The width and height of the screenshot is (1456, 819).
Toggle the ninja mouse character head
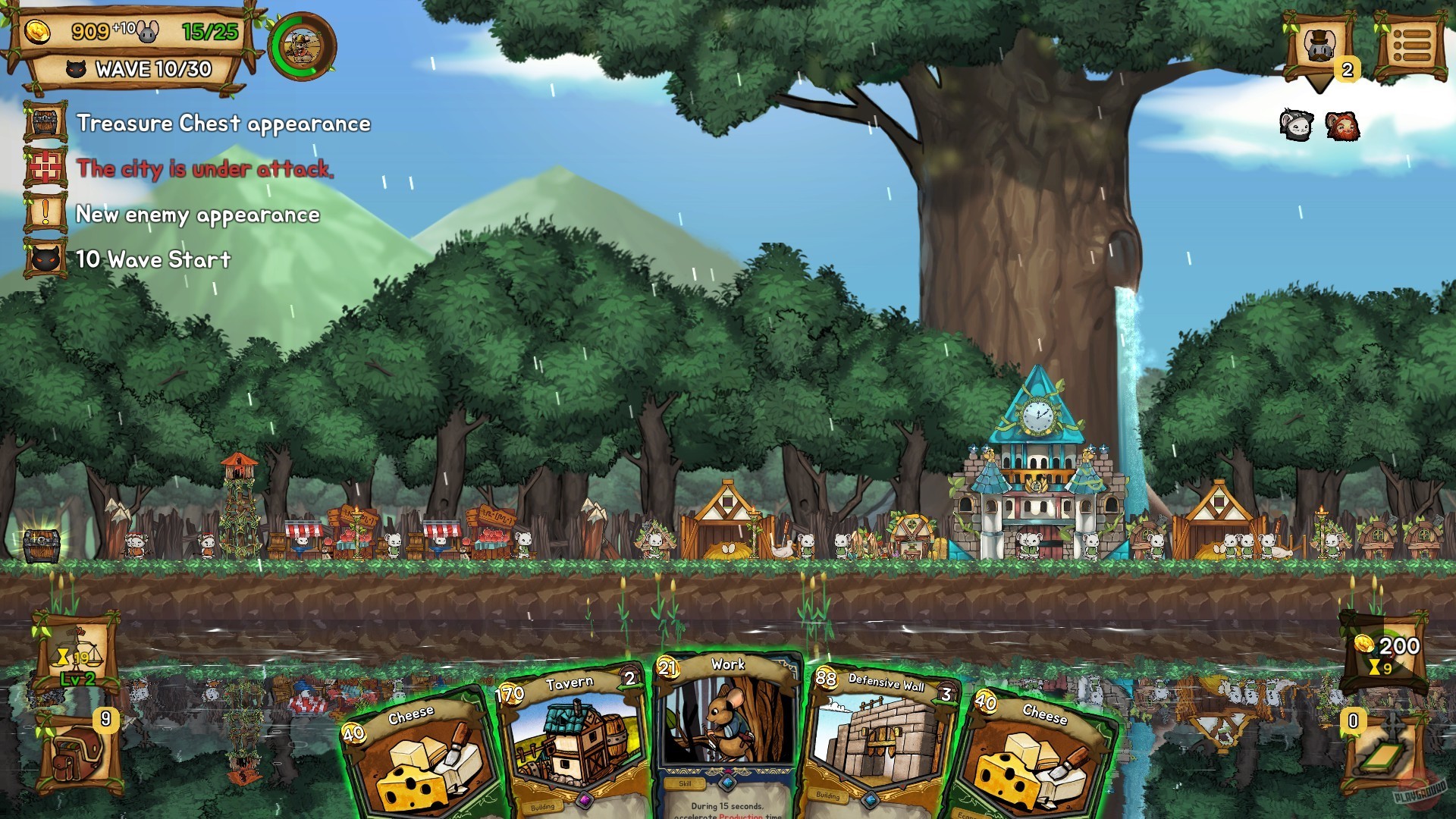pos(1295,125)
